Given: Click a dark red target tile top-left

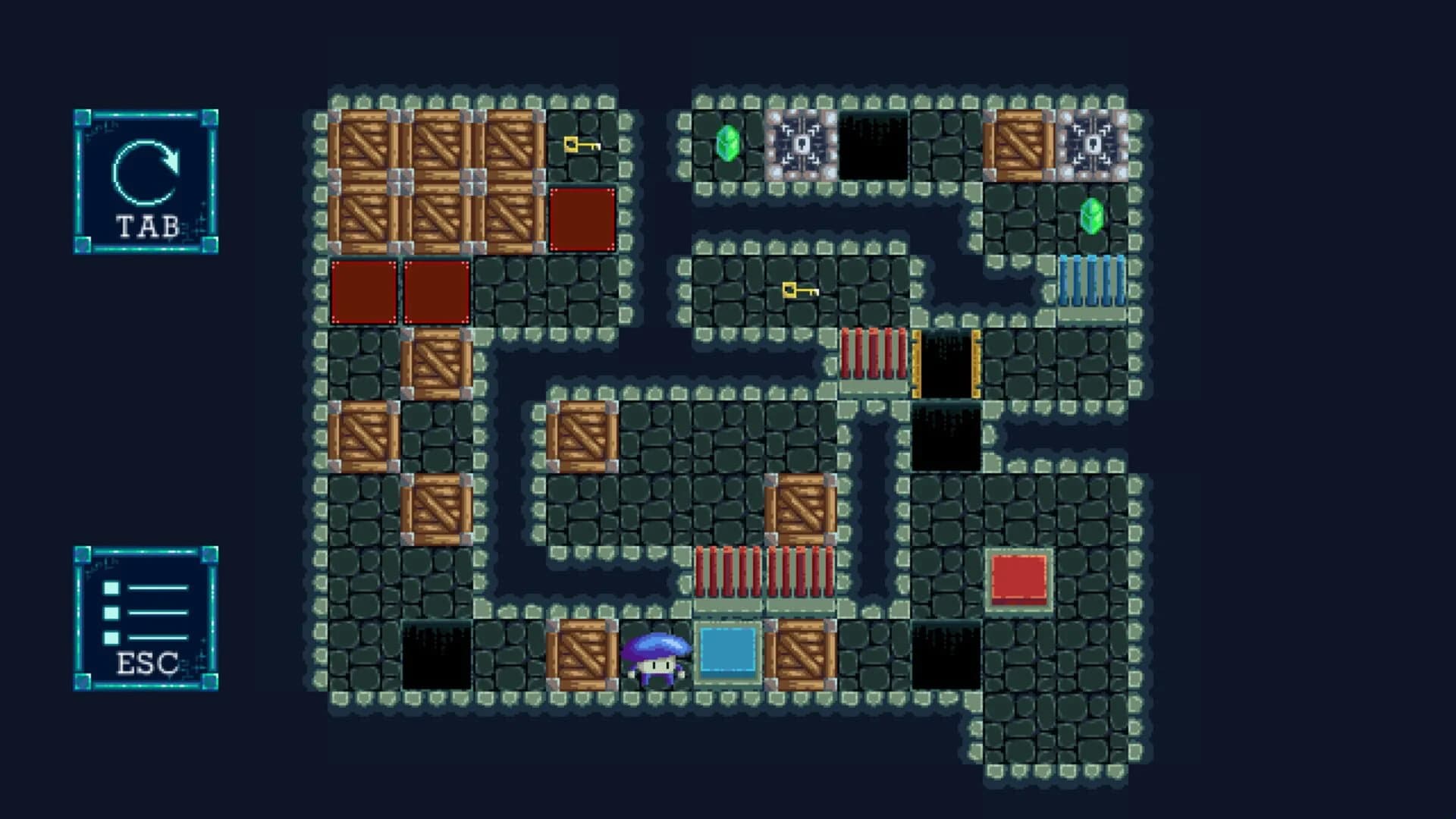Looking at the screenshot, I should pos(362,291).
